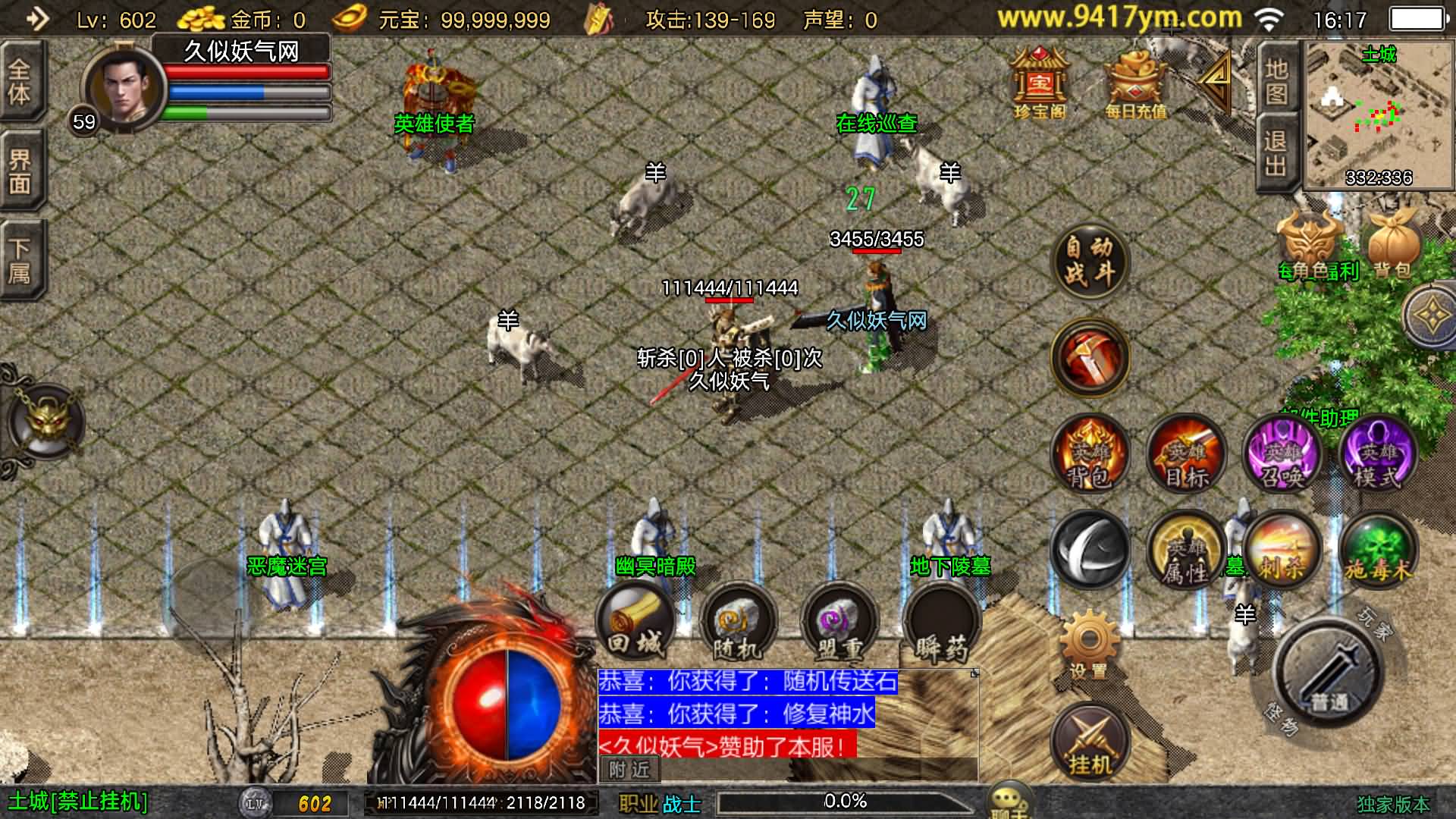Toggle 自动战斗 auto battle
This screenshot has width=1456, height=819.
pyautogui.click(x=1090, y=261)
